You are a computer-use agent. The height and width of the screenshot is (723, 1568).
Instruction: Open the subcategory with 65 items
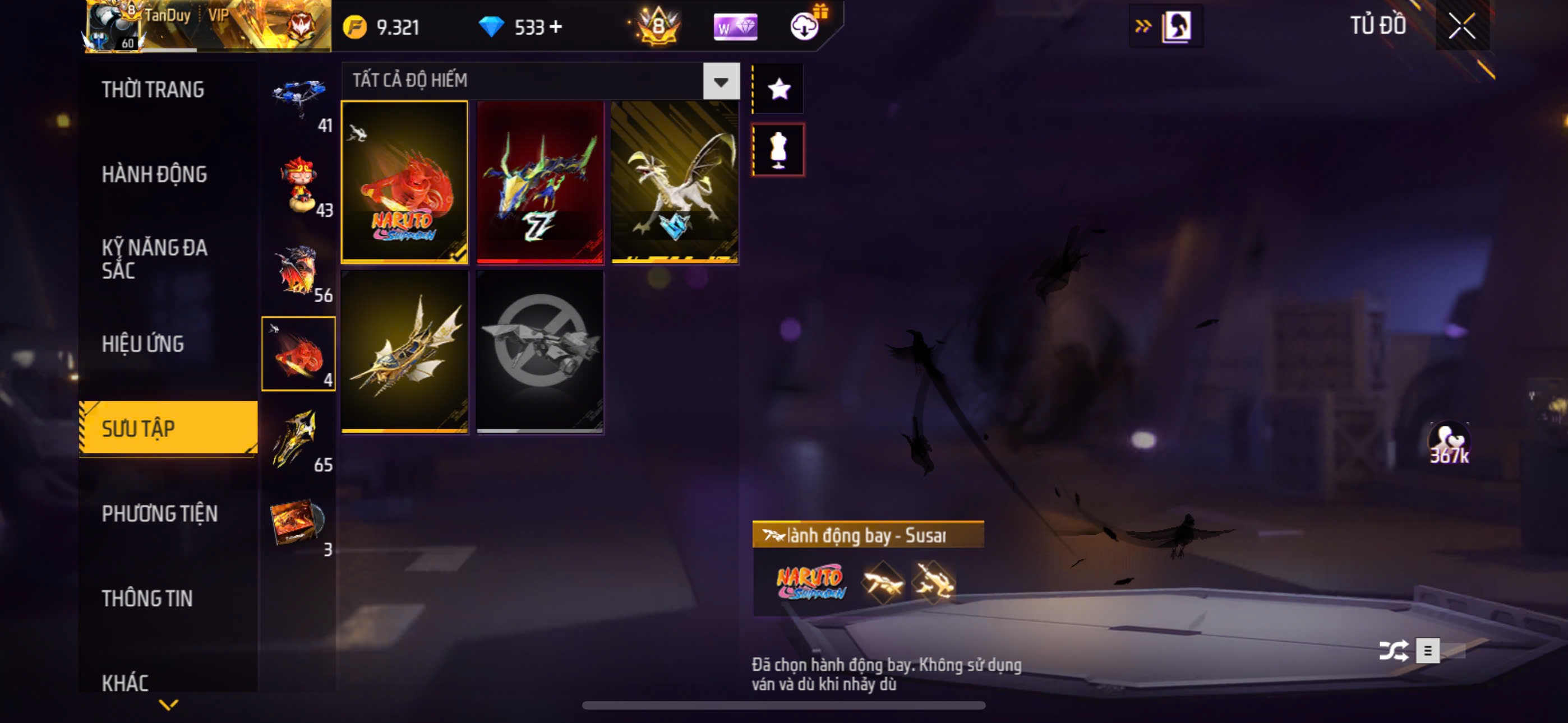point(298,439)
